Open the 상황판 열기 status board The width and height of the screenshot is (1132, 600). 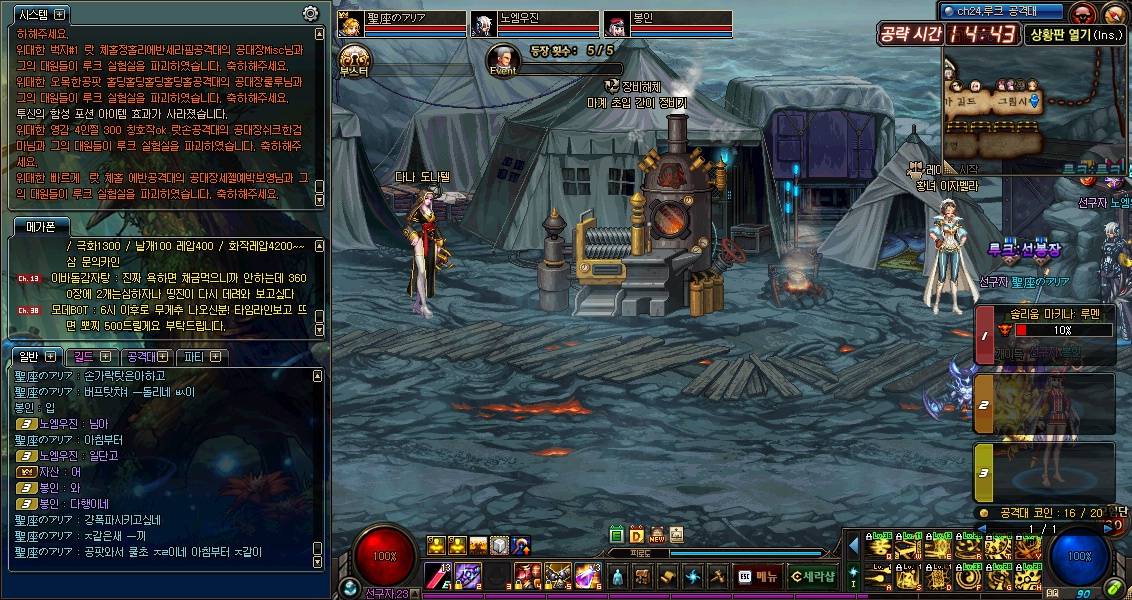[1074, 35]
